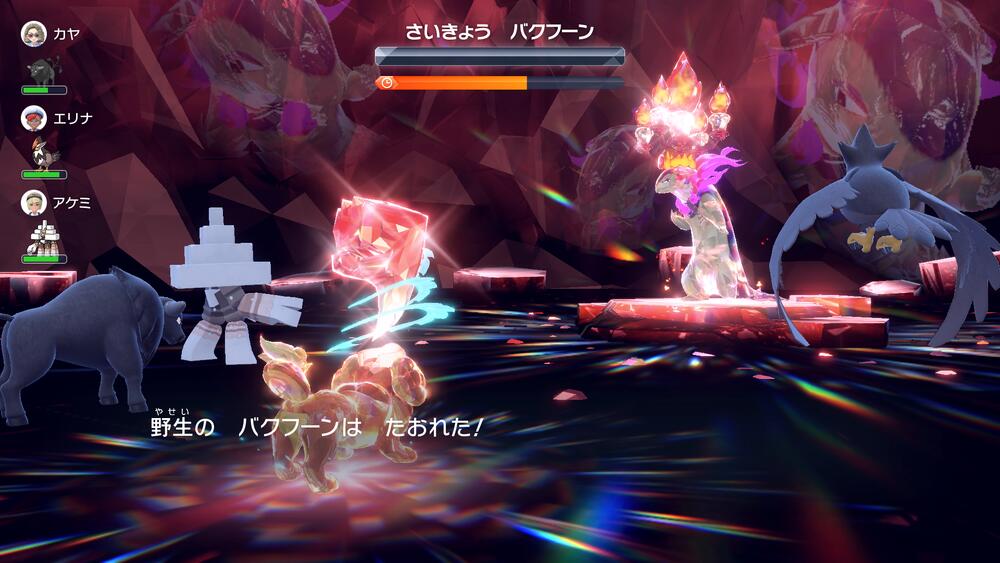
Task: Select trainer カヤ's portrait
Action: 34,33
